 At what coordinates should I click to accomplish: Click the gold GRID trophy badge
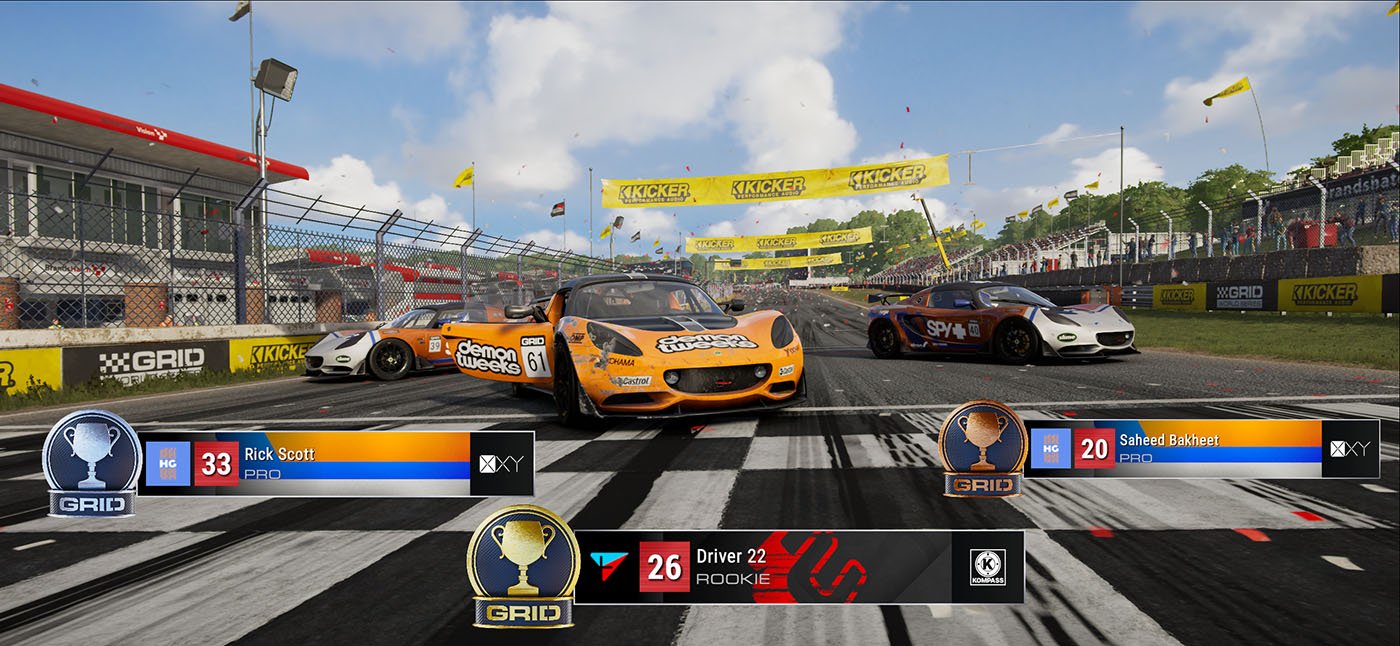coord(523,566)
